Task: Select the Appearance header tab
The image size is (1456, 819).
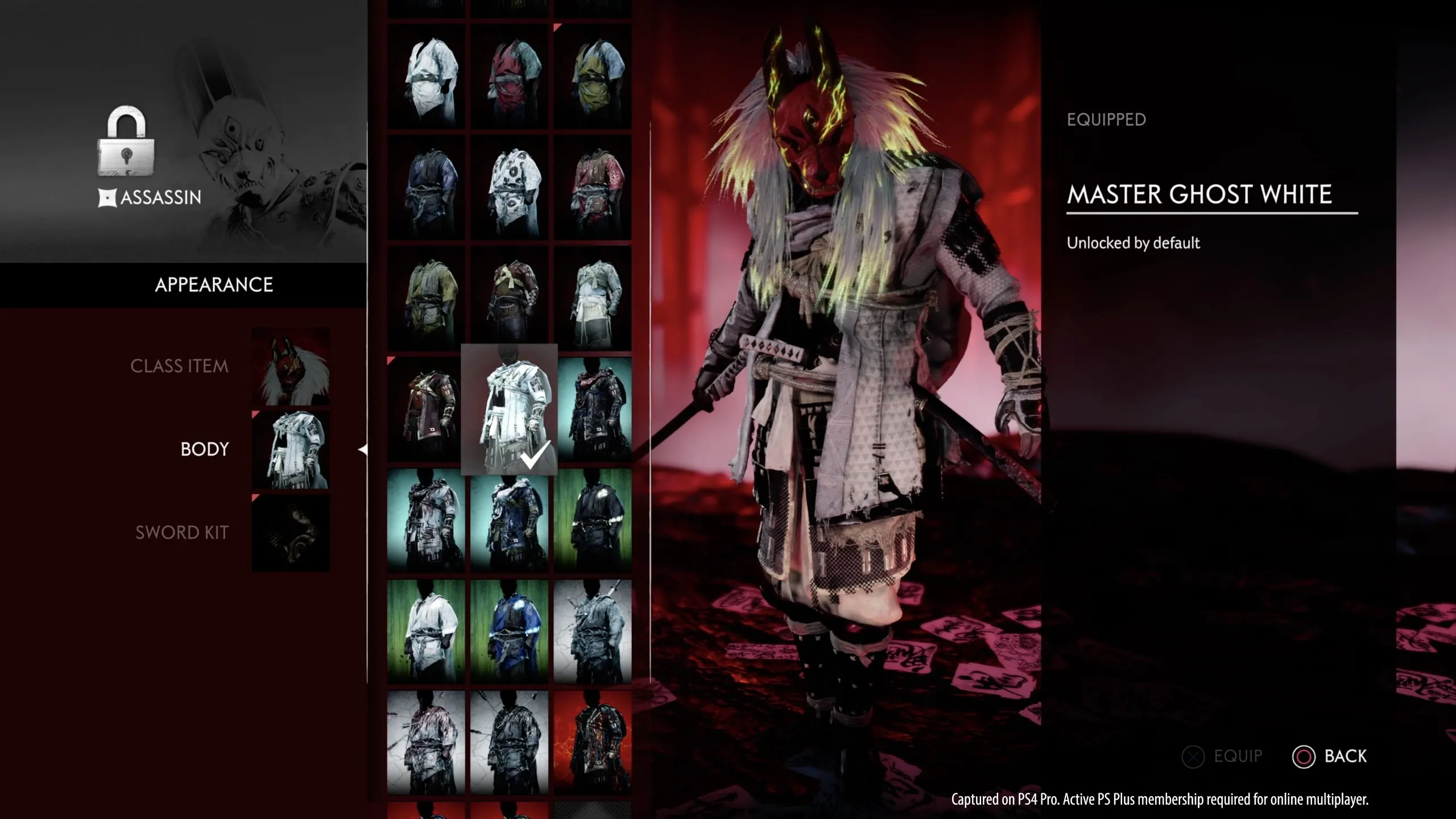Action: pos(214,284)
